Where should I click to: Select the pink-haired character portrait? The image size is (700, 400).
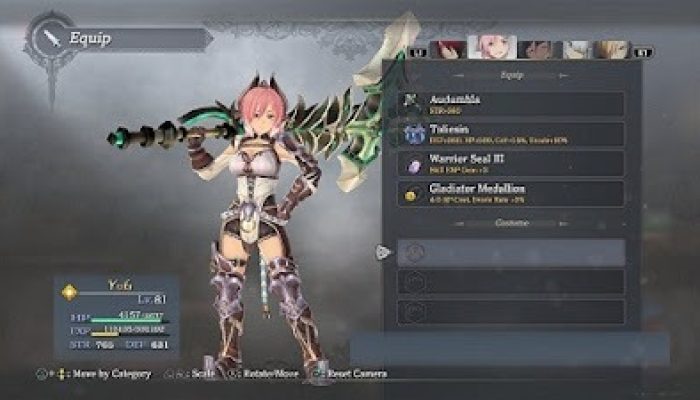tap(489, 48)
